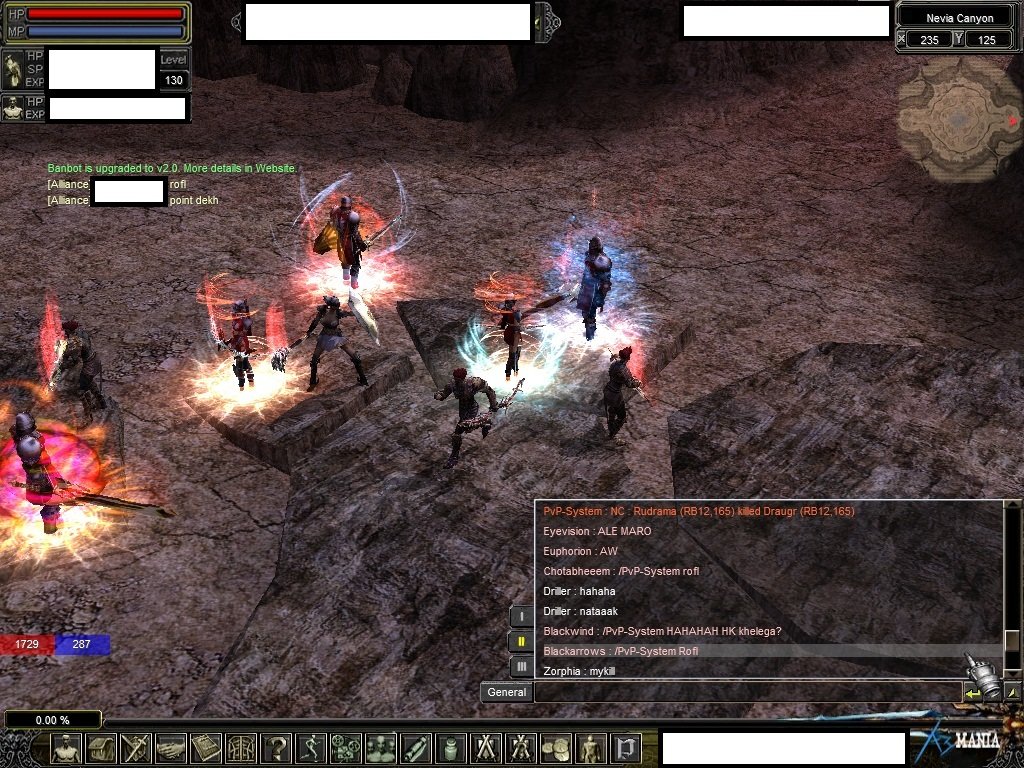Image resolution: width=1024 pixels, height=768 pixels.
Task: Click the chat scrollbar up arrow
Action: click(x=1012, y=510)
